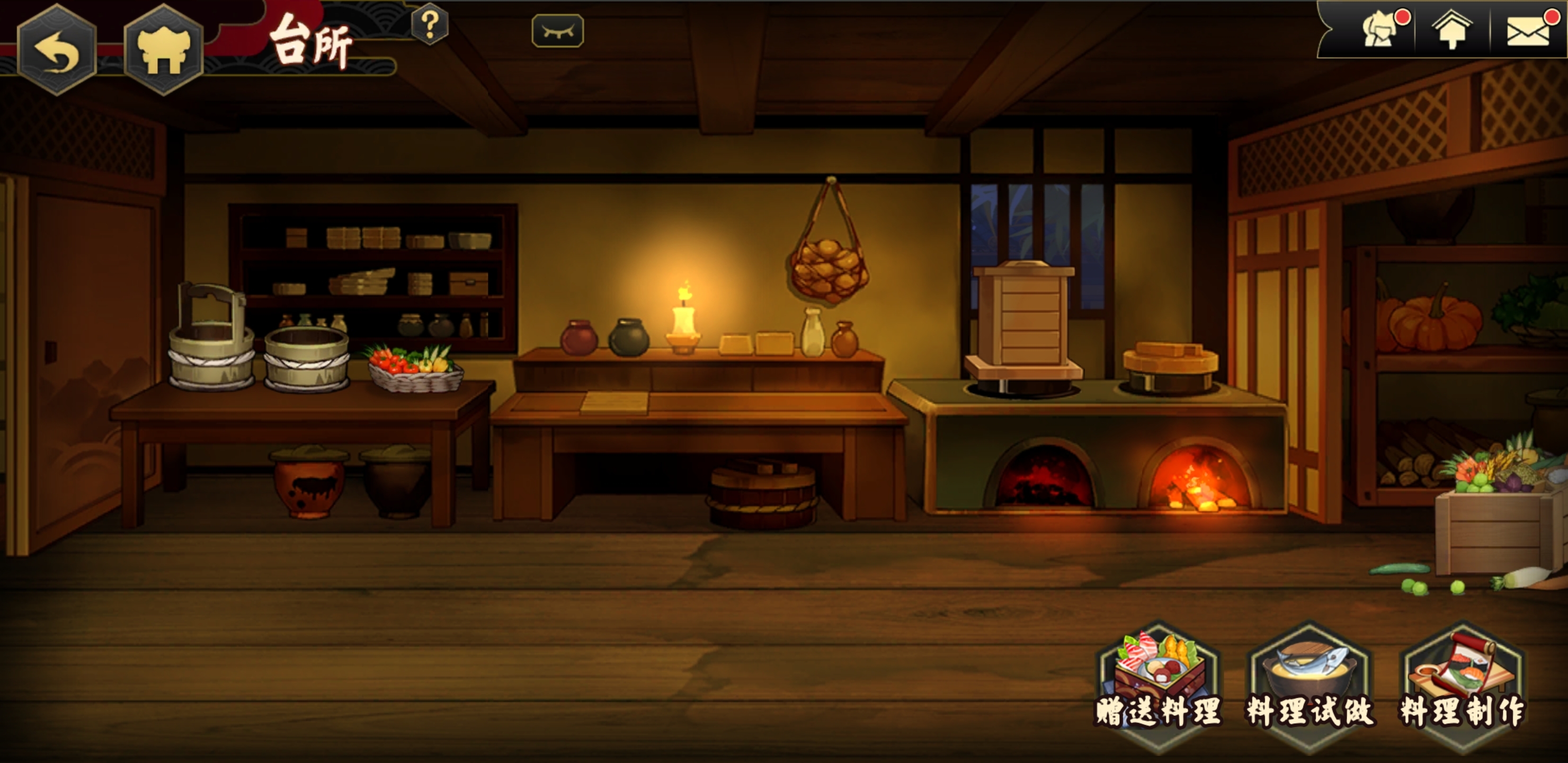Hide the interface with the closed-eye toggle
Viewport: 1568px width, 763px height.
(x=558, y=31)
